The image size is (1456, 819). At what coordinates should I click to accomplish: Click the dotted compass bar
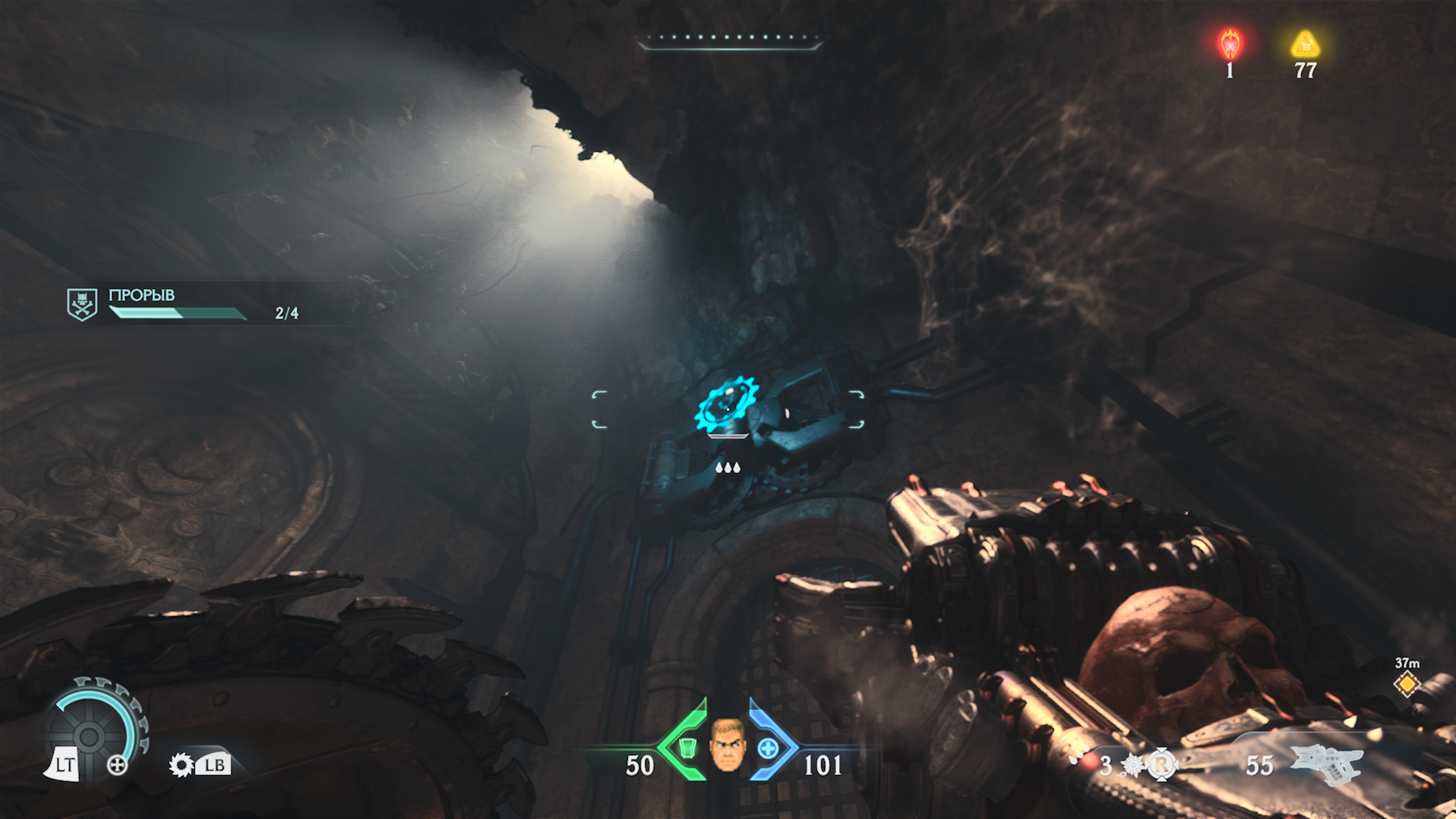click(x=729, y=41)
